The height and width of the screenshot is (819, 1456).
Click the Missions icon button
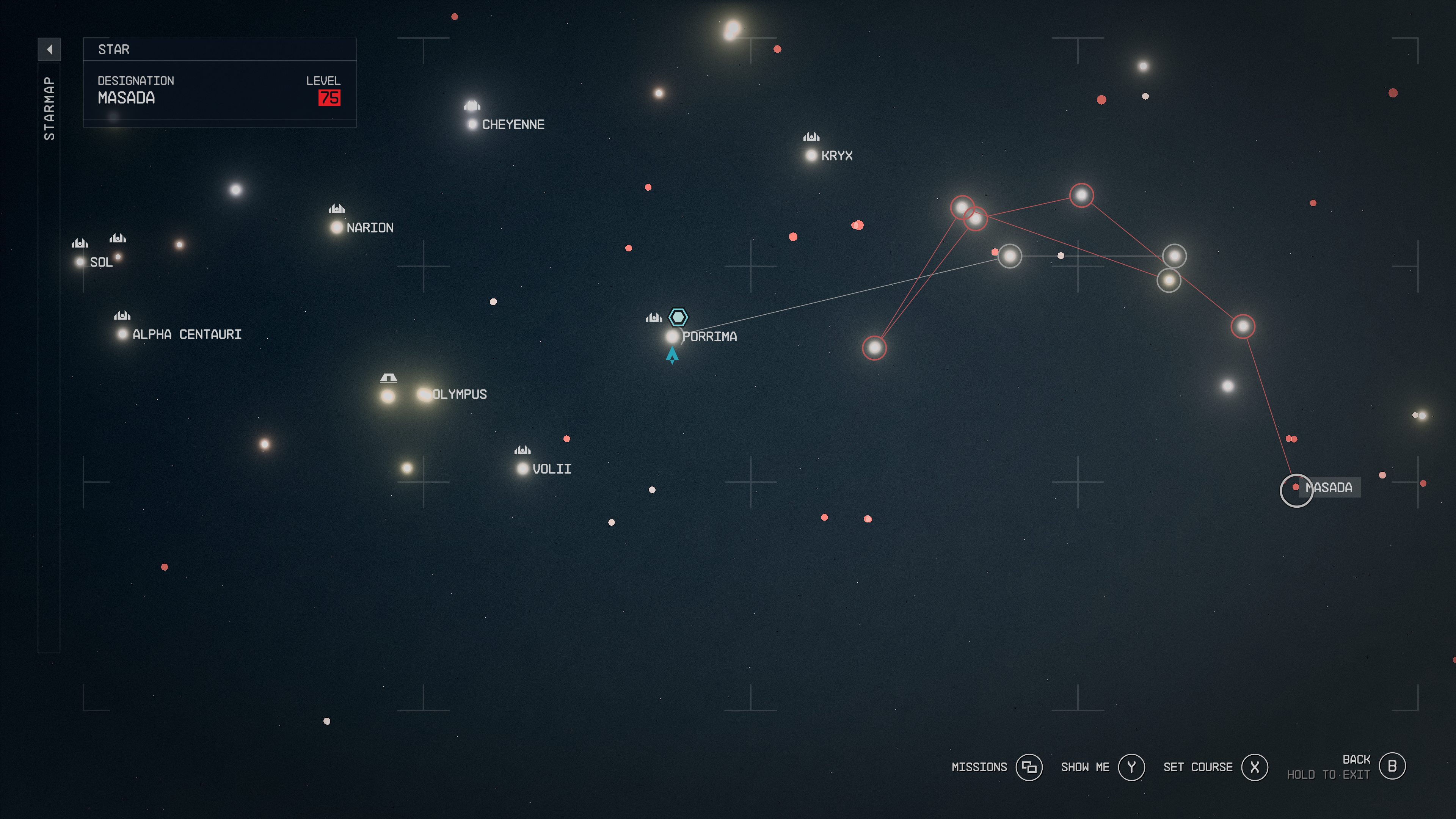tap(1030, 767)
